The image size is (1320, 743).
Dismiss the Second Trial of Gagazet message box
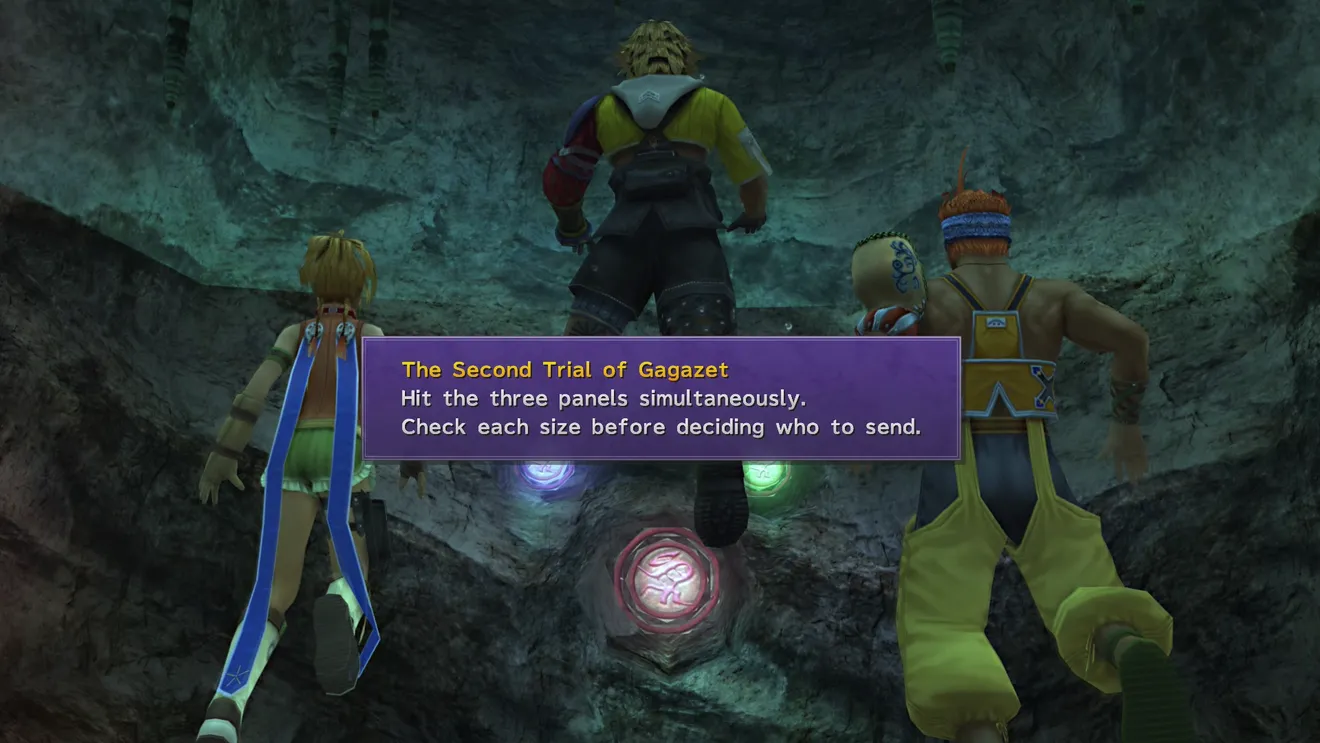pyautogui.click(x=660, y=399)
